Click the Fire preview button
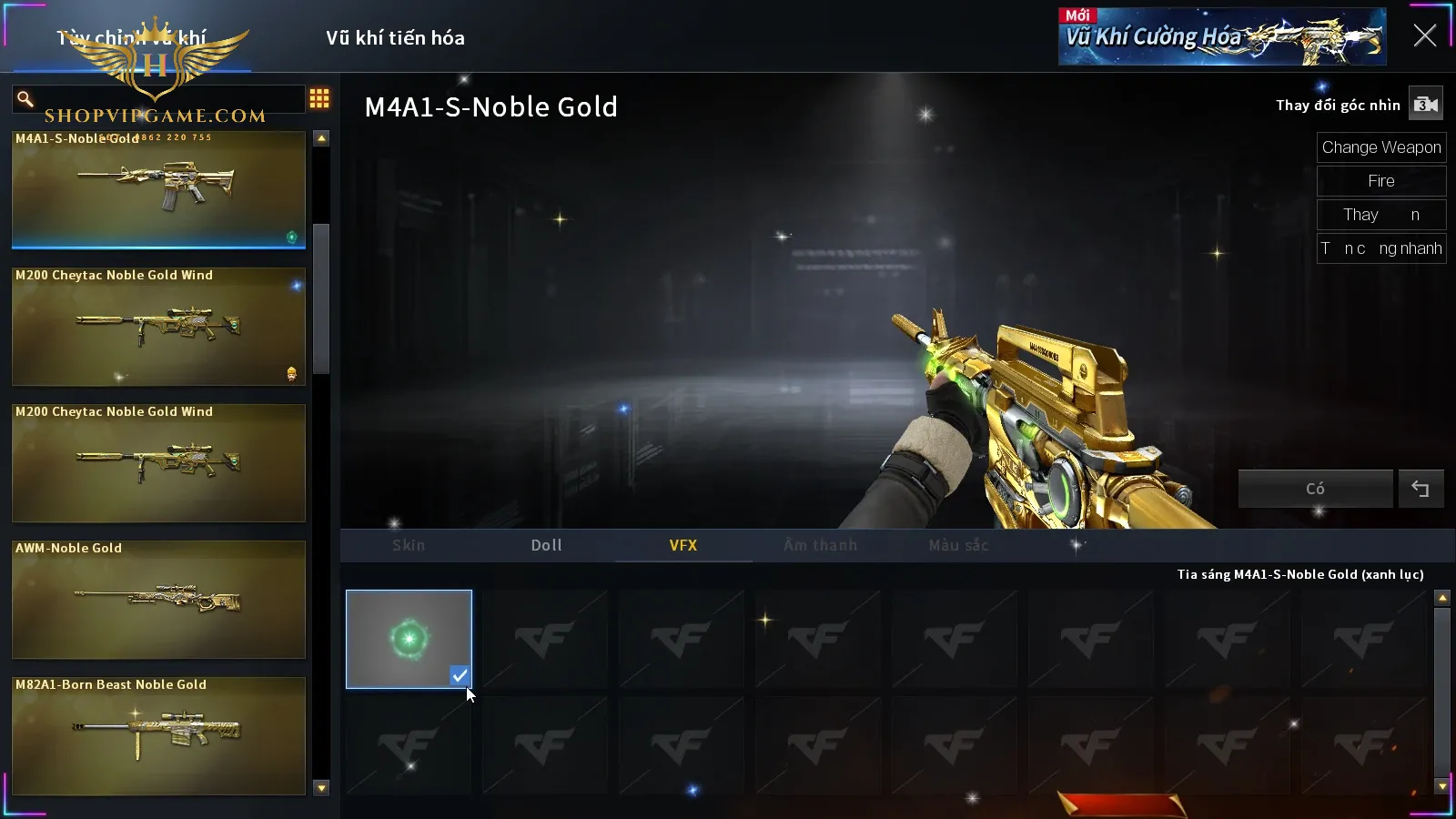1456x819 pixels. [1380, 181]
